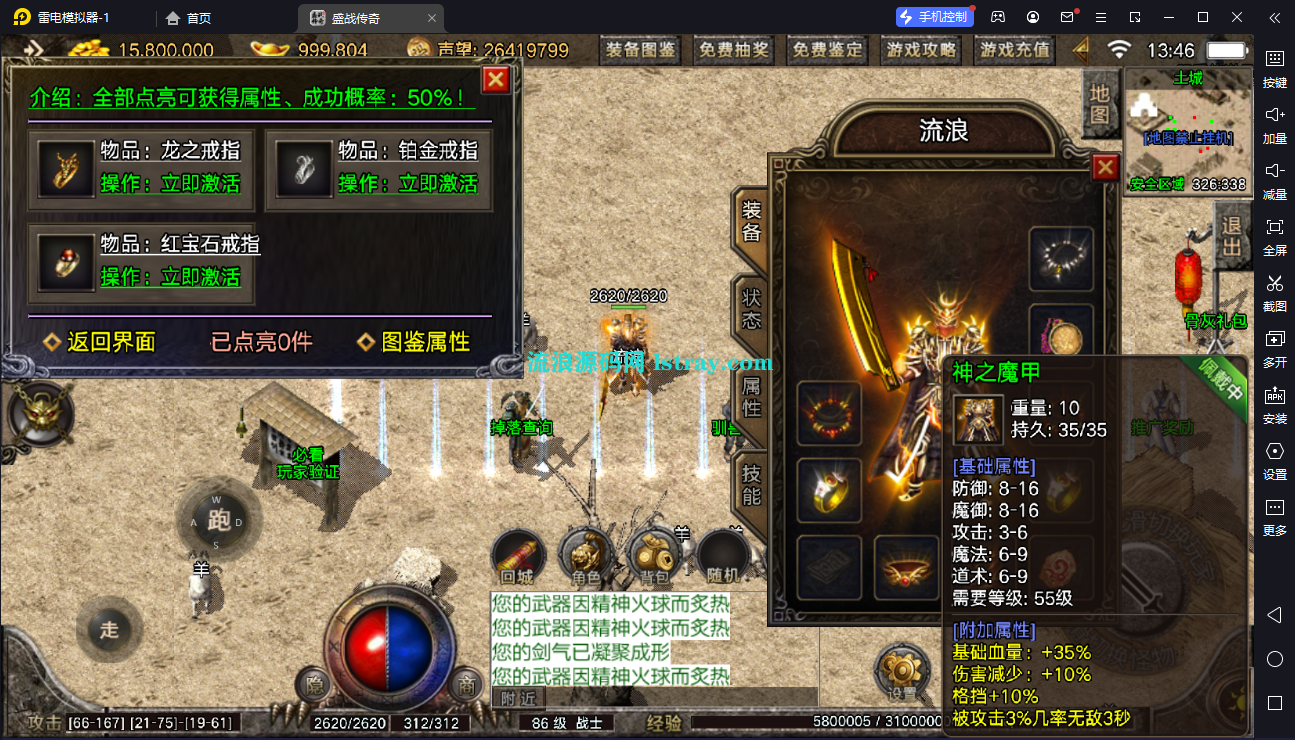The image size is (1295, 740).
Task: Open 游戏充值 recharge menu
Action: 1015,50
